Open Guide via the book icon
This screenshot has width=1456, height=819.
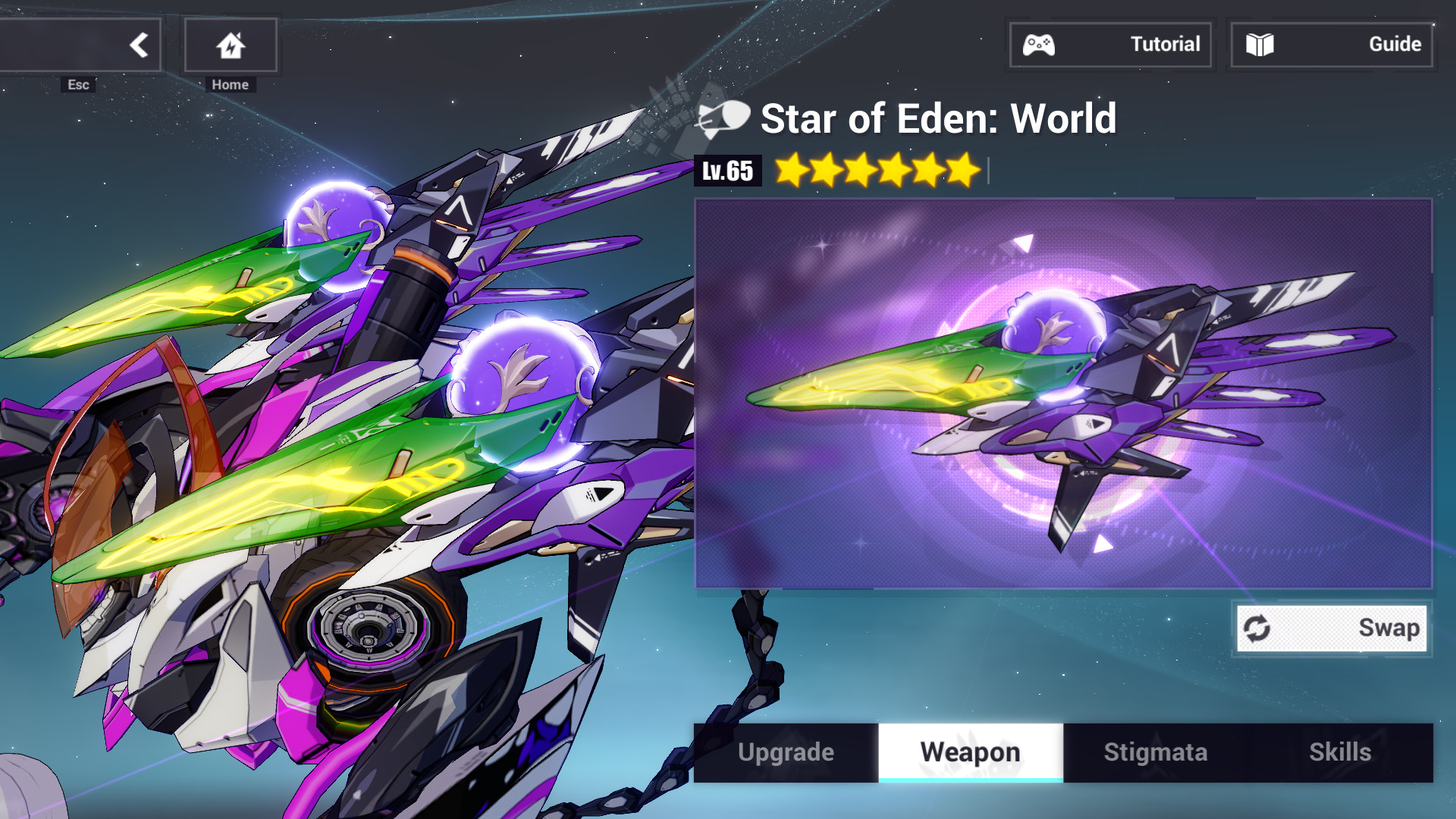[1260, 44]
